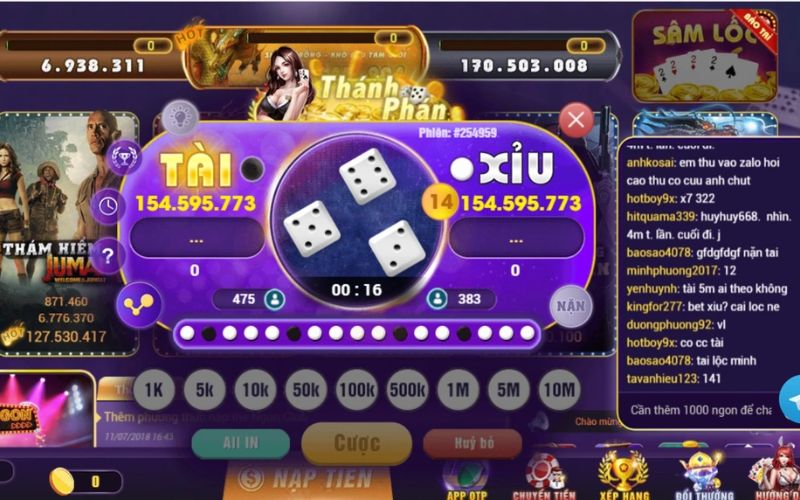800x500 pixels.
Task: Click the Tài bet amount field
Action: click(x=194, y=240)
